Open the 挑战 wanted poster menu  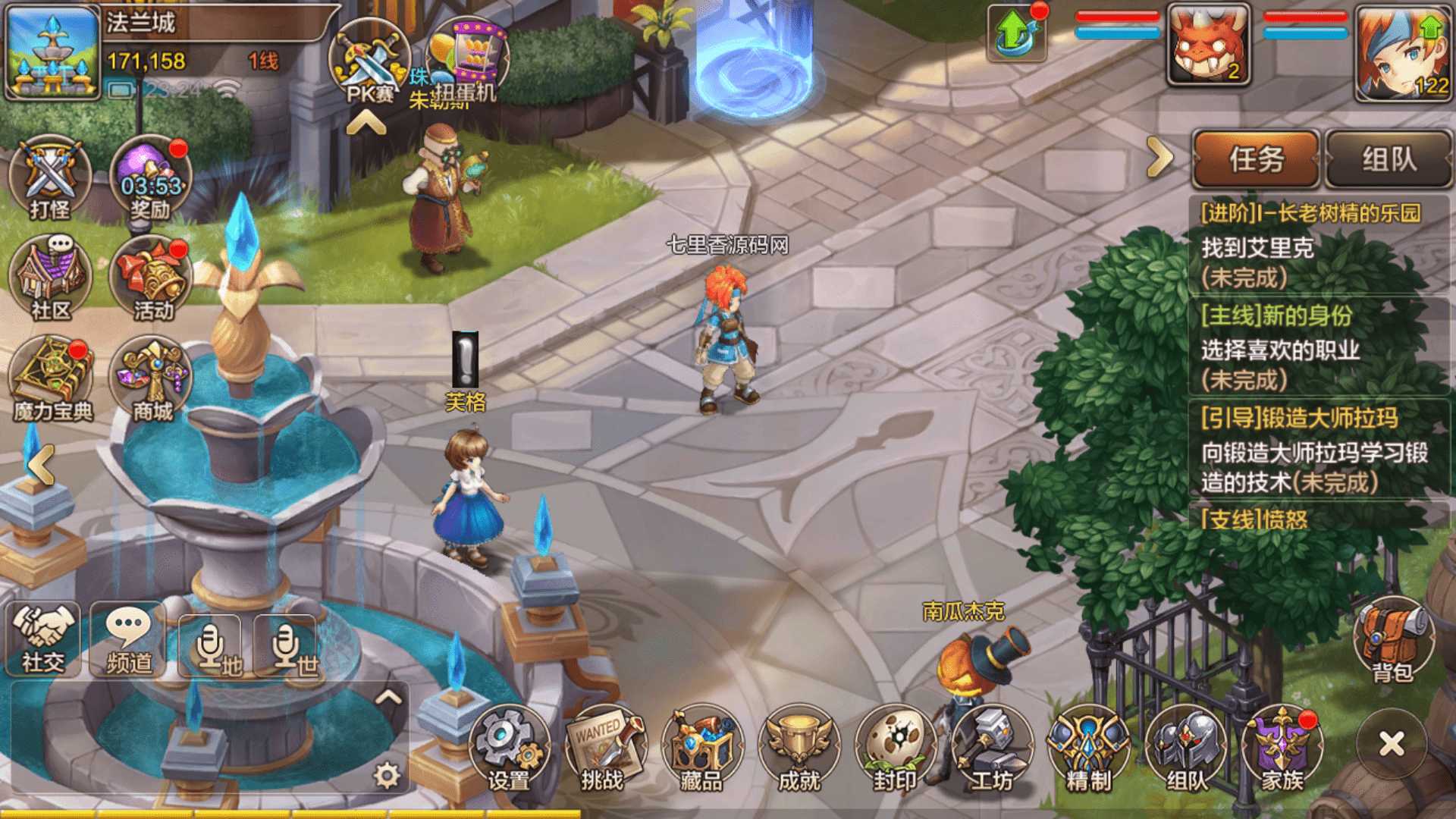coord(604,748)
